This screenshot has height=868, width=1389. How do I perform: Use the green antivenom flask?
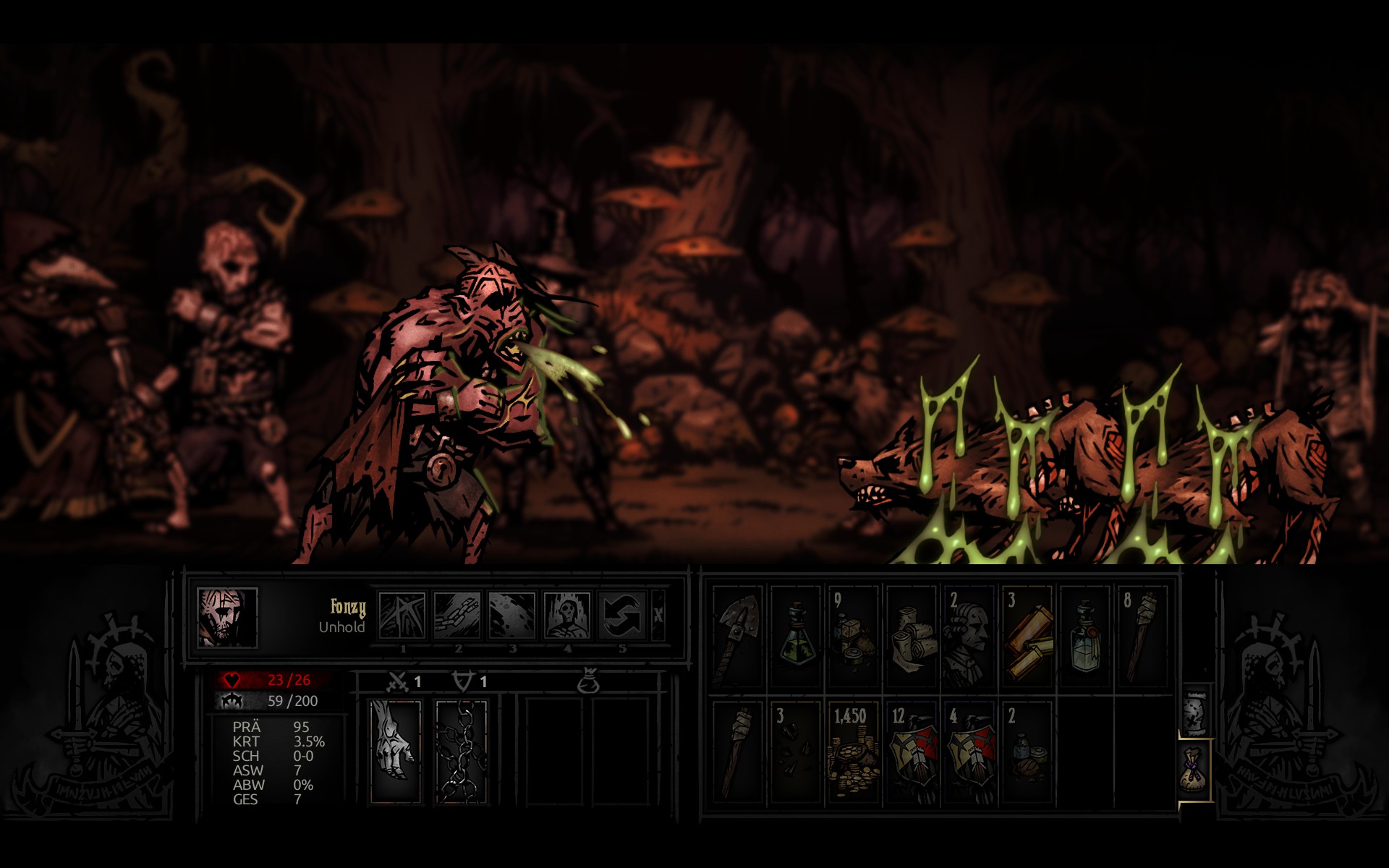[796, 637]
